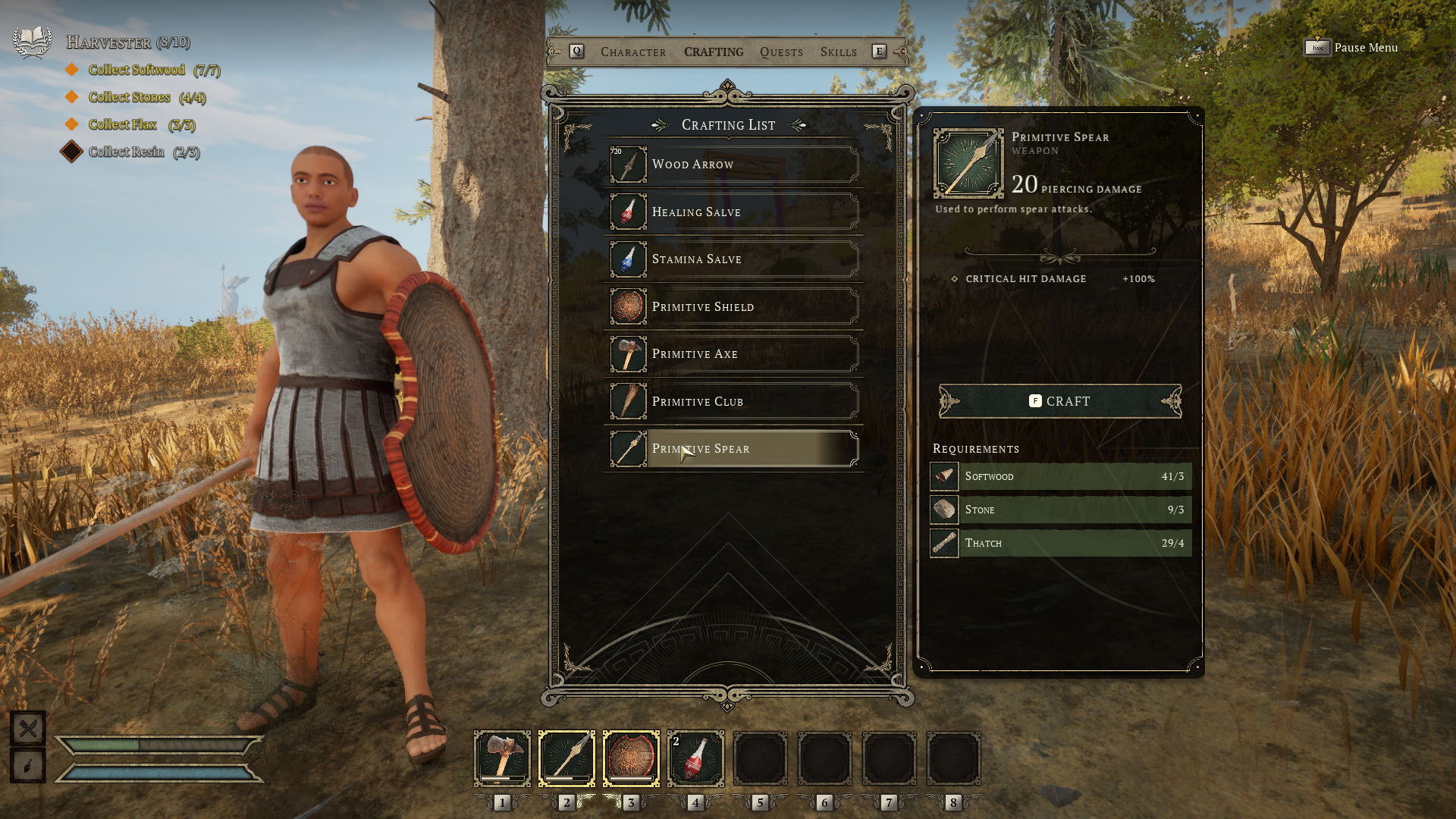Screen dimensions: 1456x819
Task: Select Wood Arrow in the crafting list
Action: tap(733, 165)
